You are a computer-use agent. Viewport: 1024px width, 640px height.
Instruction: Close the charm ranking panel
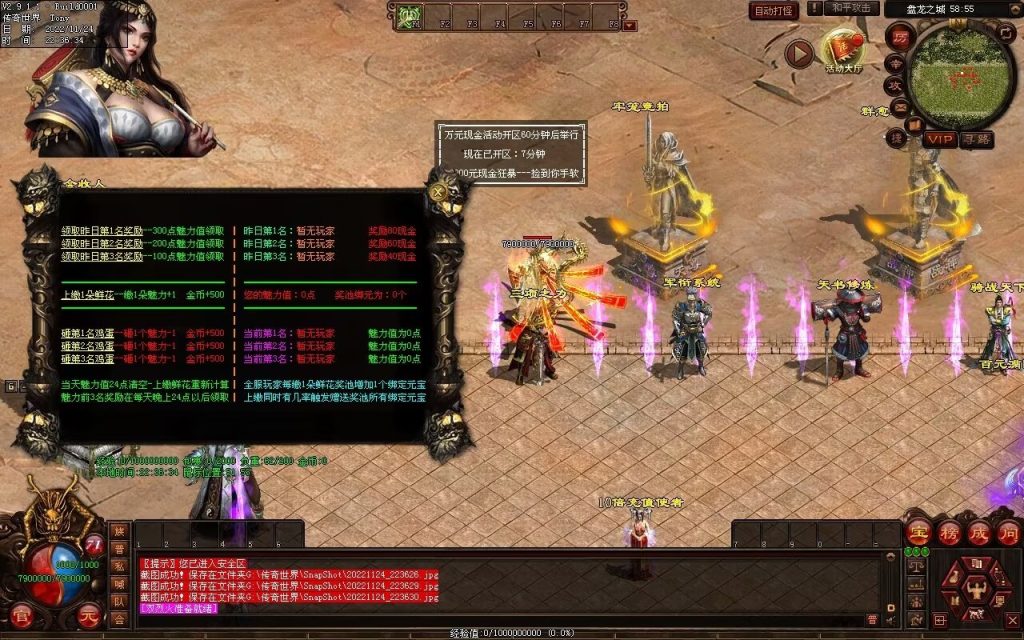(x=440, y=190)
